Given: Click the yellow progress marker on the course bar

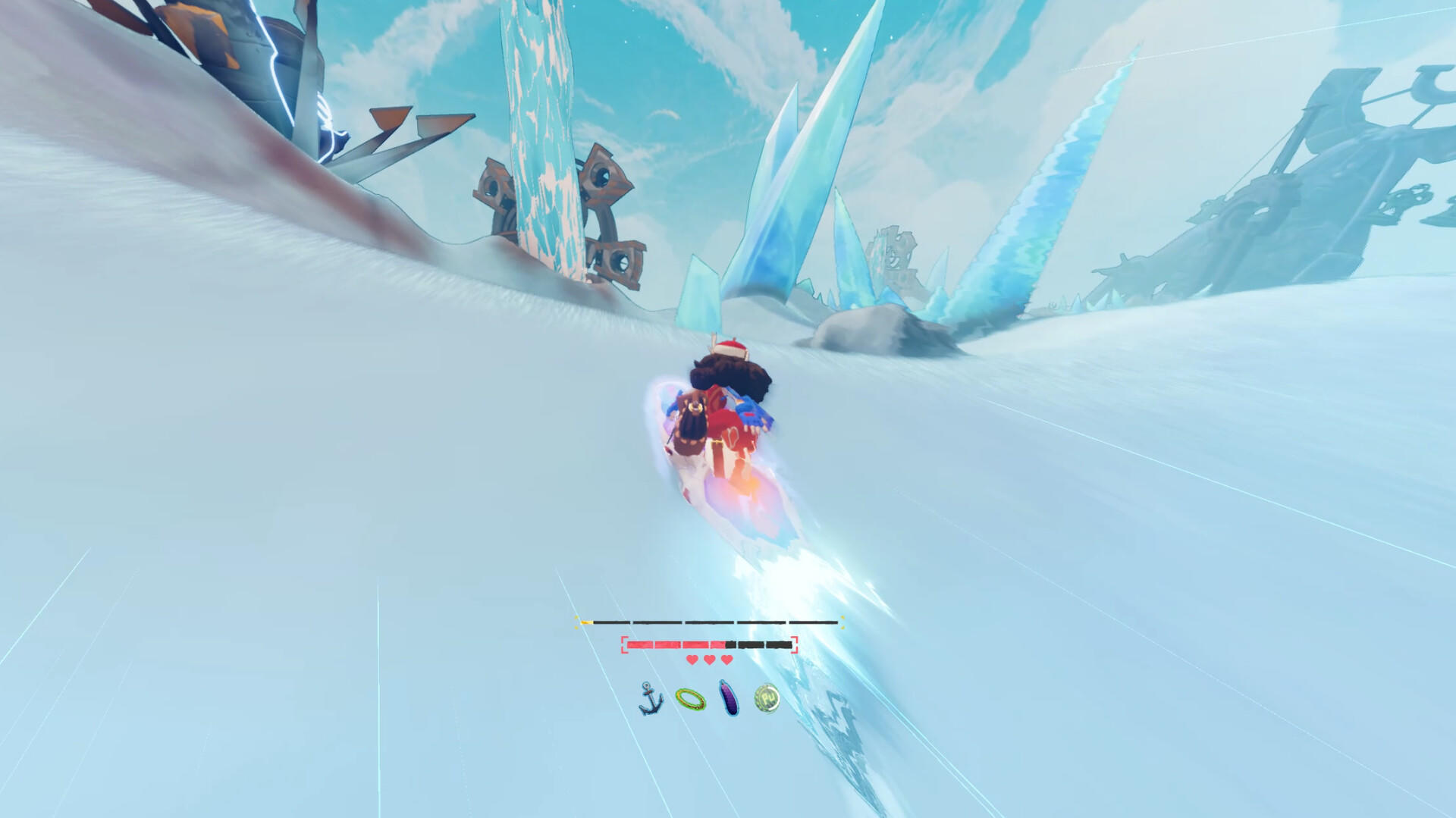Looking at the screenshot, I should 586,622.
